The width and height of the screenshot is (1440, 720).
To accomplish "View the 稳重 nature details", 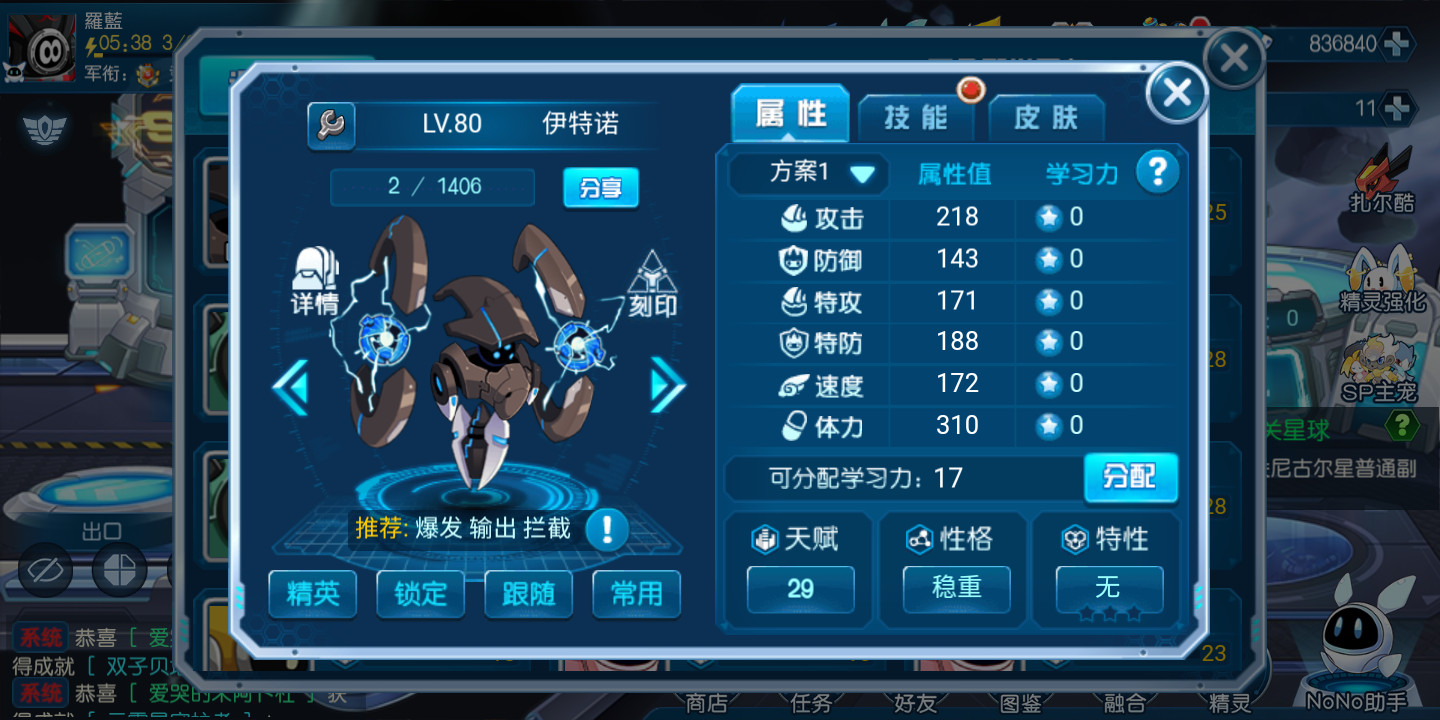I will tap(956, 588).
